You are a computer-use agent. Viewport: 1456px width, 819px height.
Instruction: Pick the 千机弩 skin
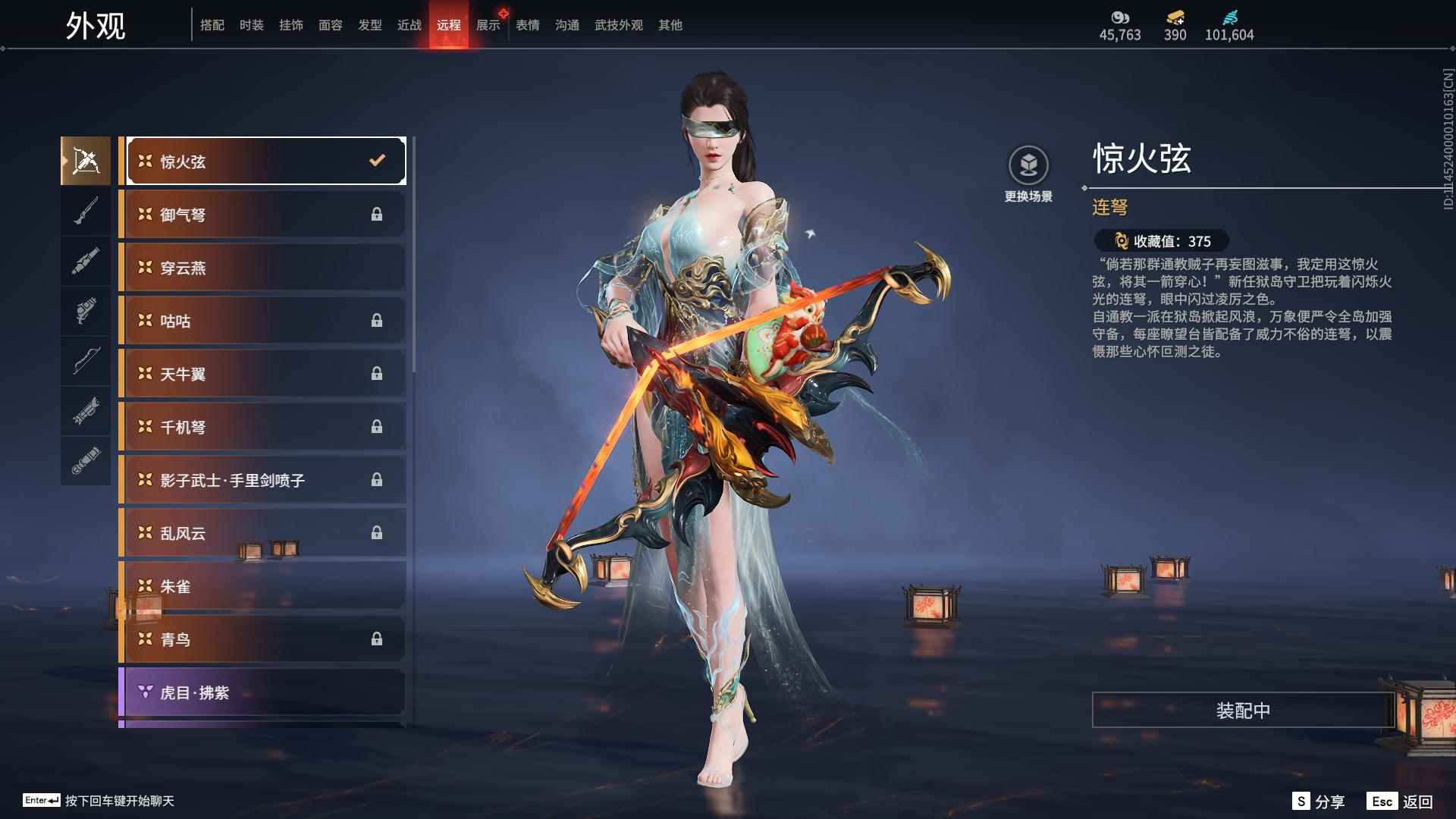262,427
